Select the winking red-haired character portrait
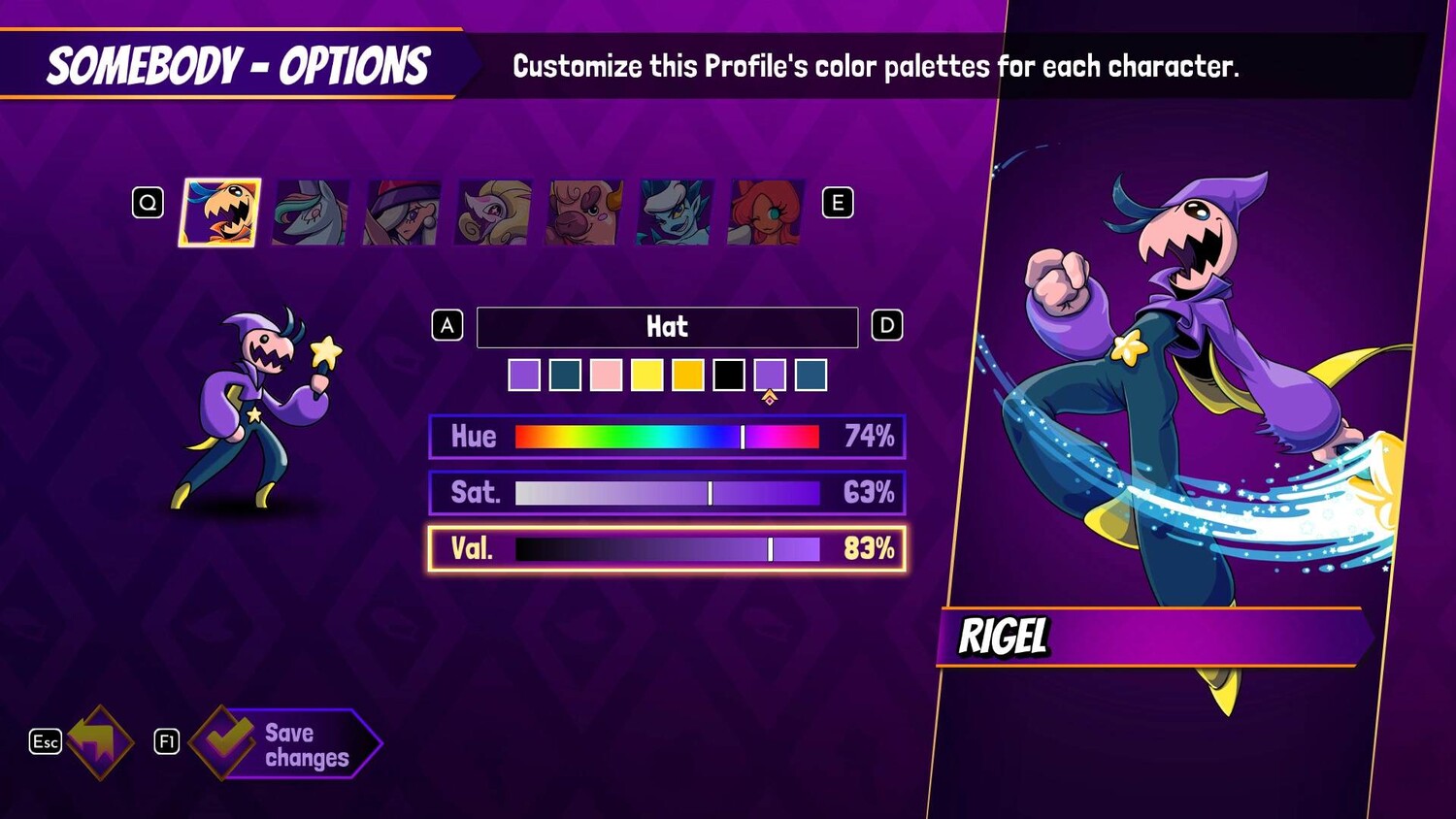This screenshot has height=819, width=1456. (x=766, y=213)
